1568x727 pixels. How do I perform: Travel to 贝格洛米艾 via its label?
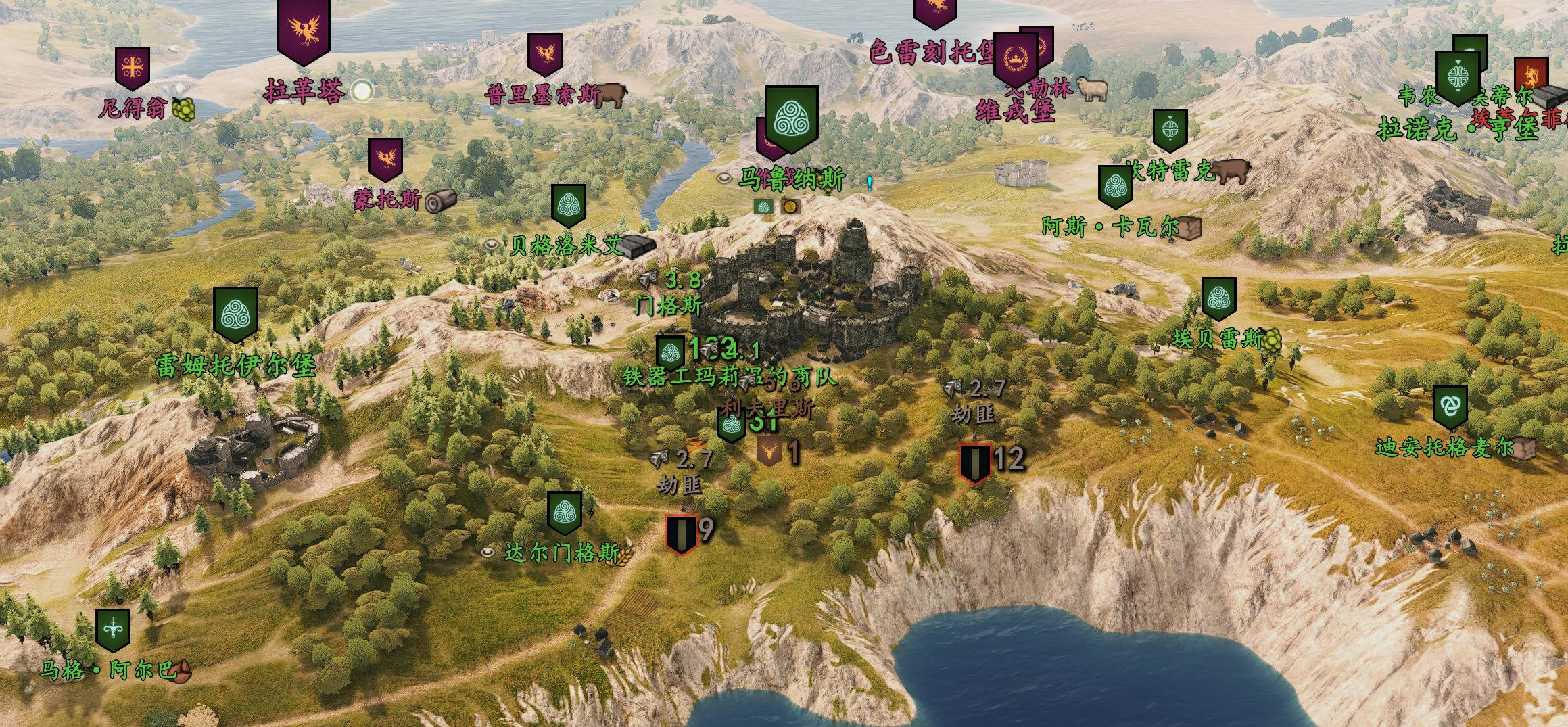567,245
